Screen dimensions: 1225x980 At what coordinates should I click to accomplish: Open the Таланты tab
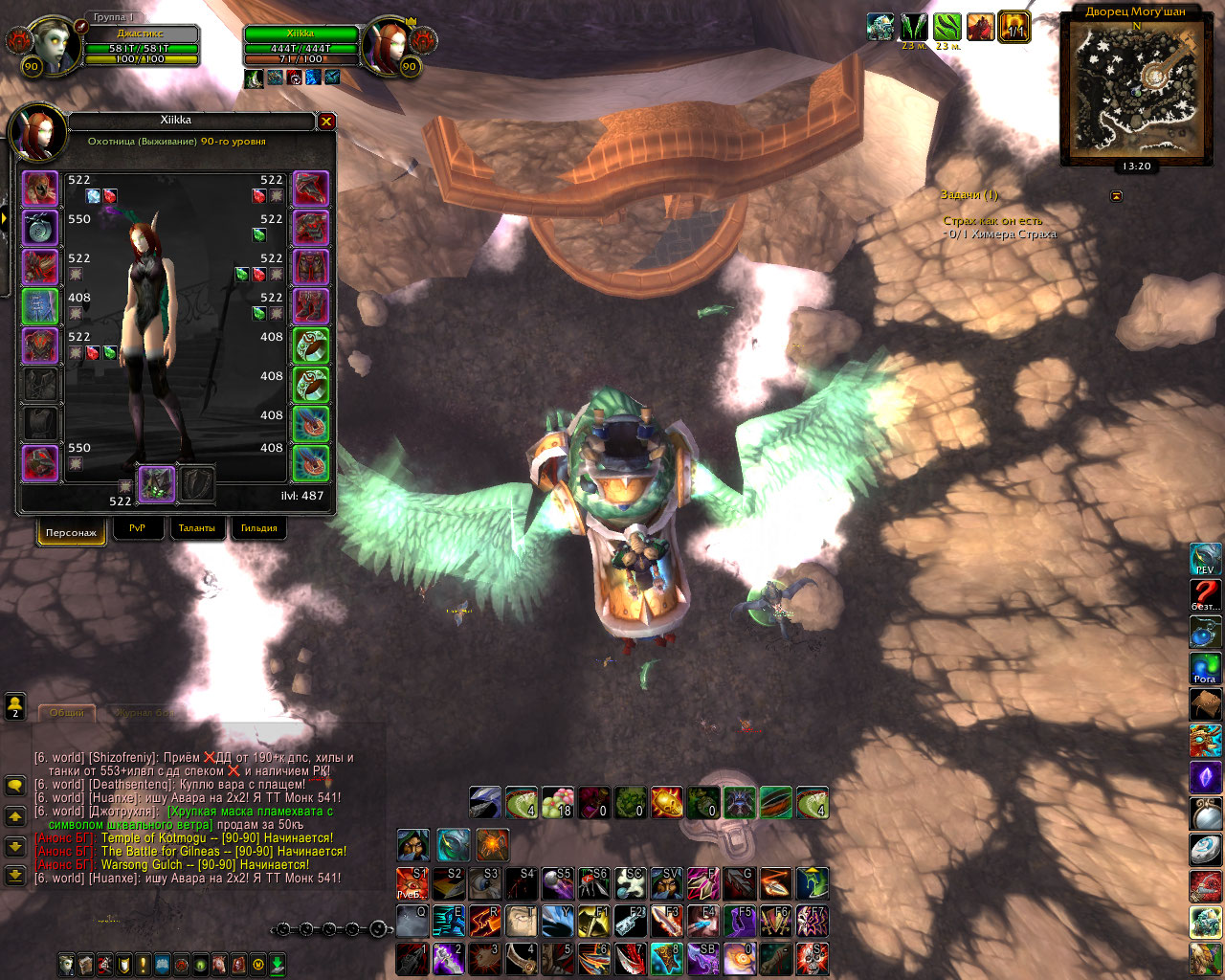click(197, 528)
